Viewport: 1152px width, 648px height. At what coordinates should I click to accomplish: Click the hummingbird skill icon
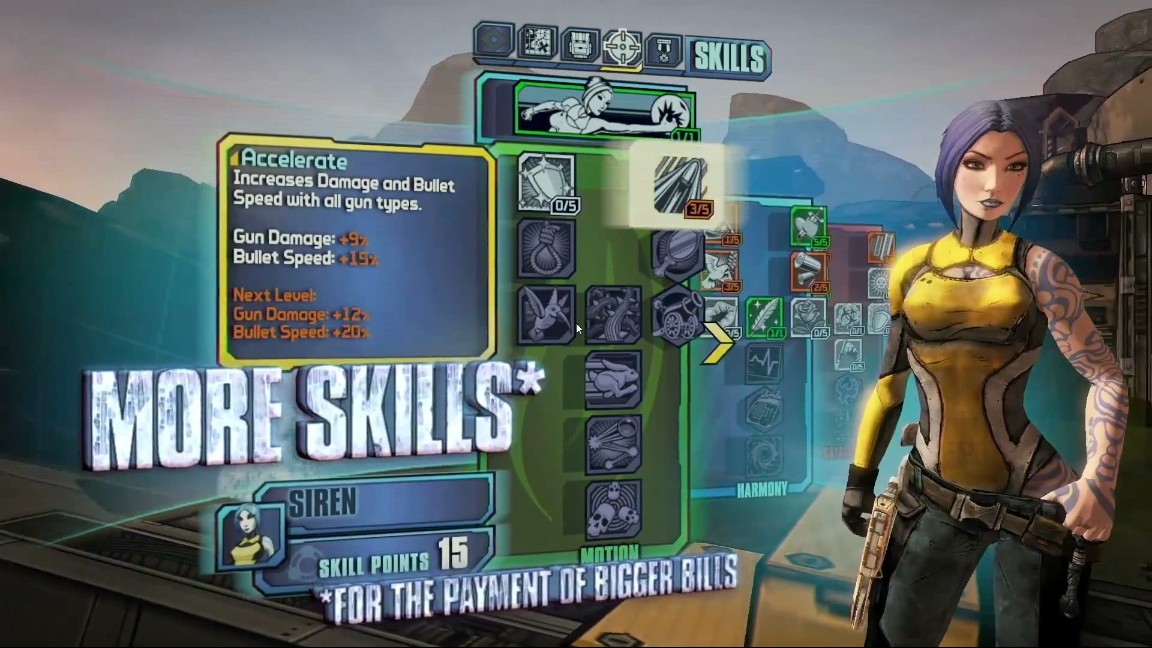[x=546, y=314]
